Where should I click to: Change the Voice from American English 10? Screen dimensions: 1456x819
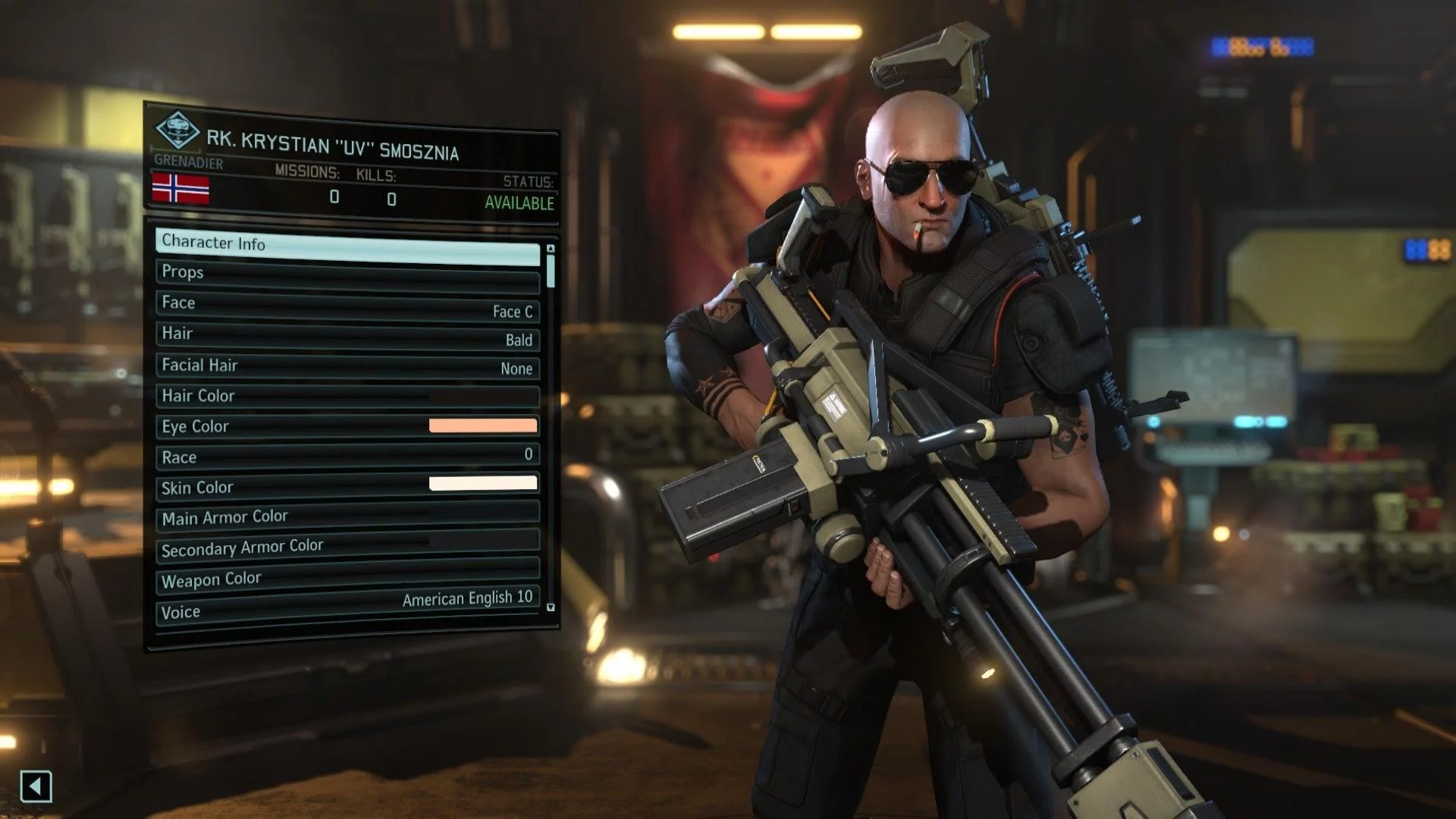point(347,607)
